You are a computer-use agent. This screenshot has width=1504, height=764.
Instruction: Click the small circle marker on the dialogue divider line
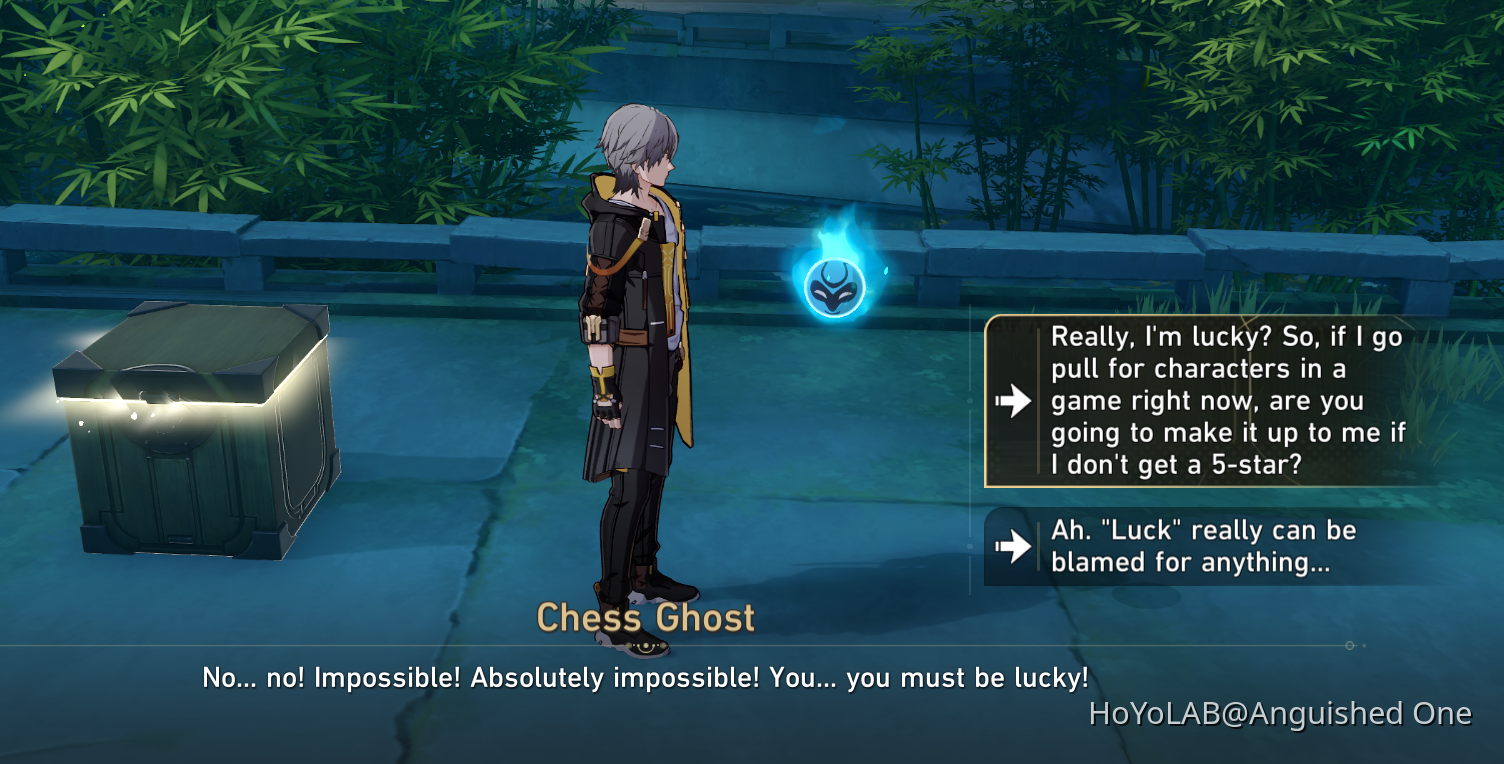tap(1350, 646)
